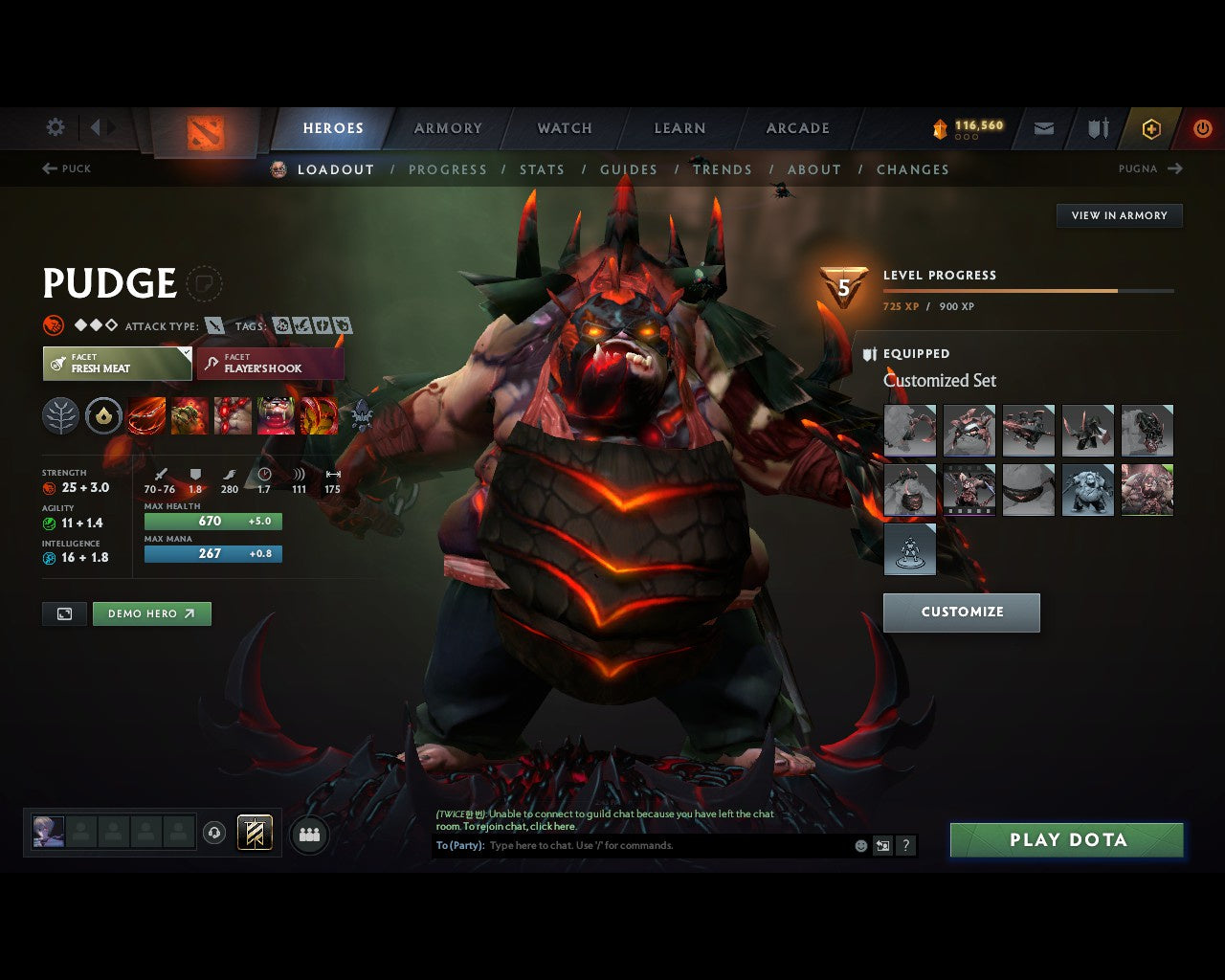Screen dimensions: 1225x980
Task: Show the hero Stats subtab
Action: point(542,169)
